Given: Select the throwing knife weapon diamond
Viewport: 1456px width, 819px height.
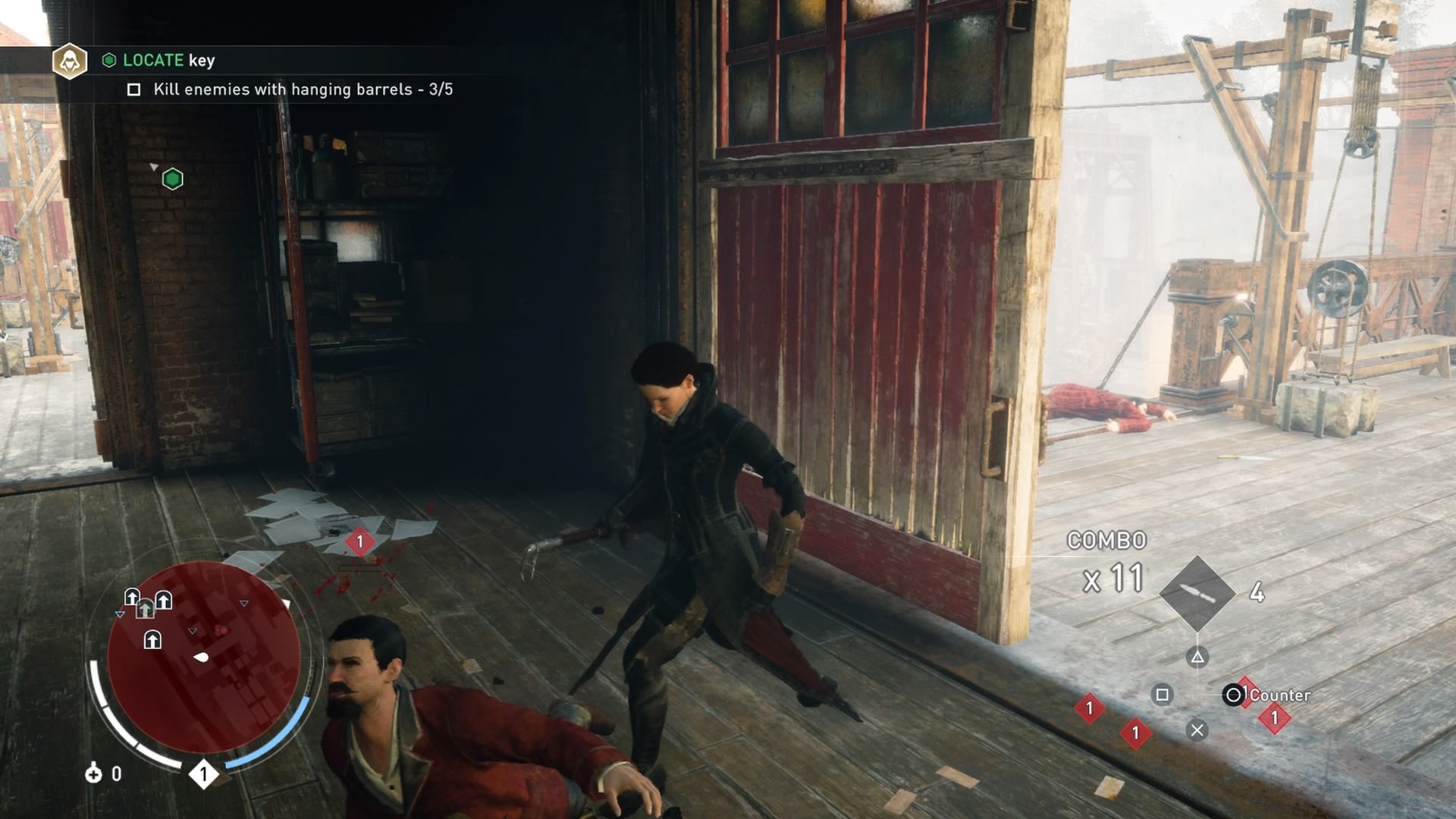Looking at the screenshot, I should click(1197, 593).
